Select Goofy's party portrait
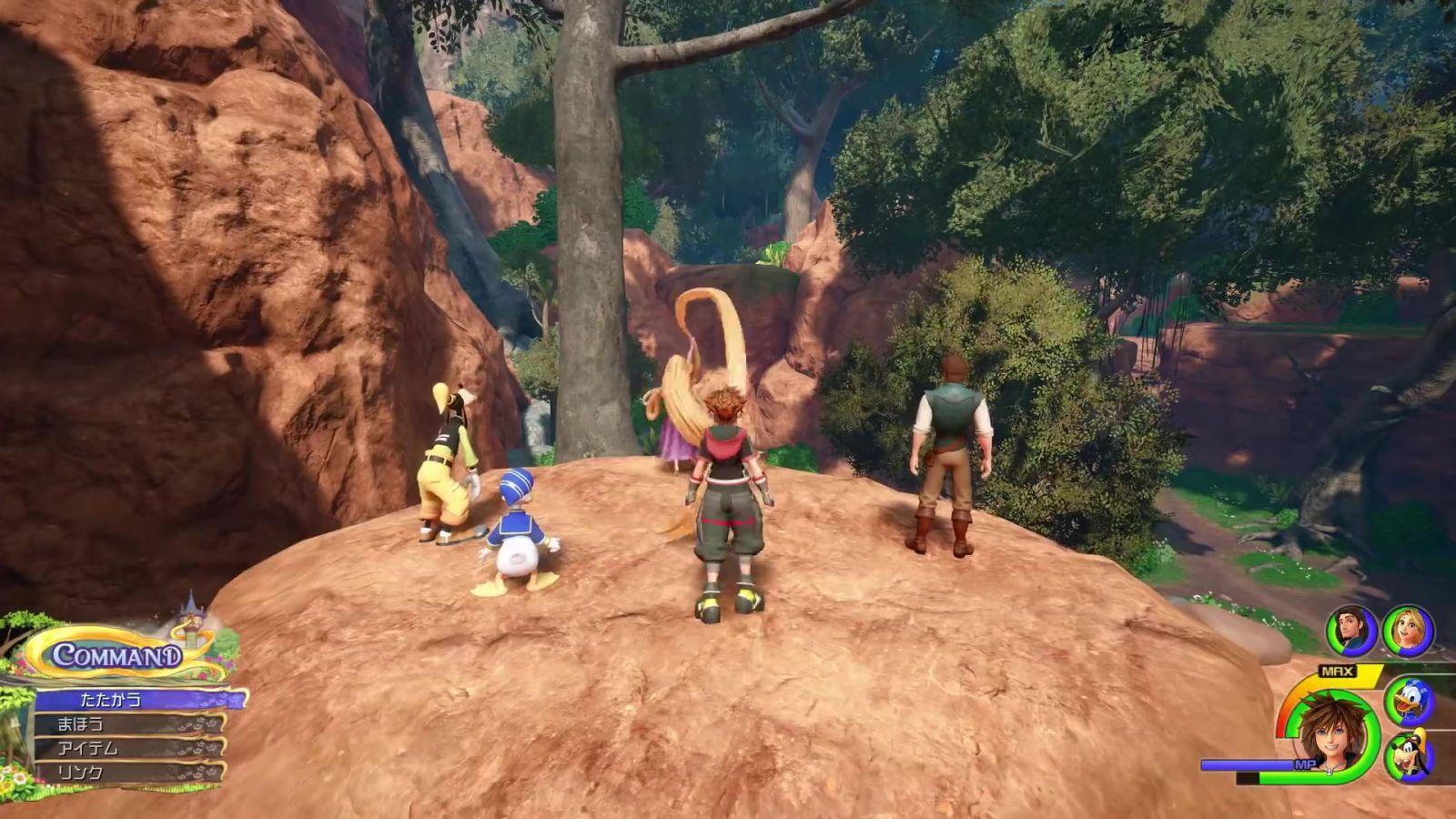1456x819 pixels. point(1409,756)
